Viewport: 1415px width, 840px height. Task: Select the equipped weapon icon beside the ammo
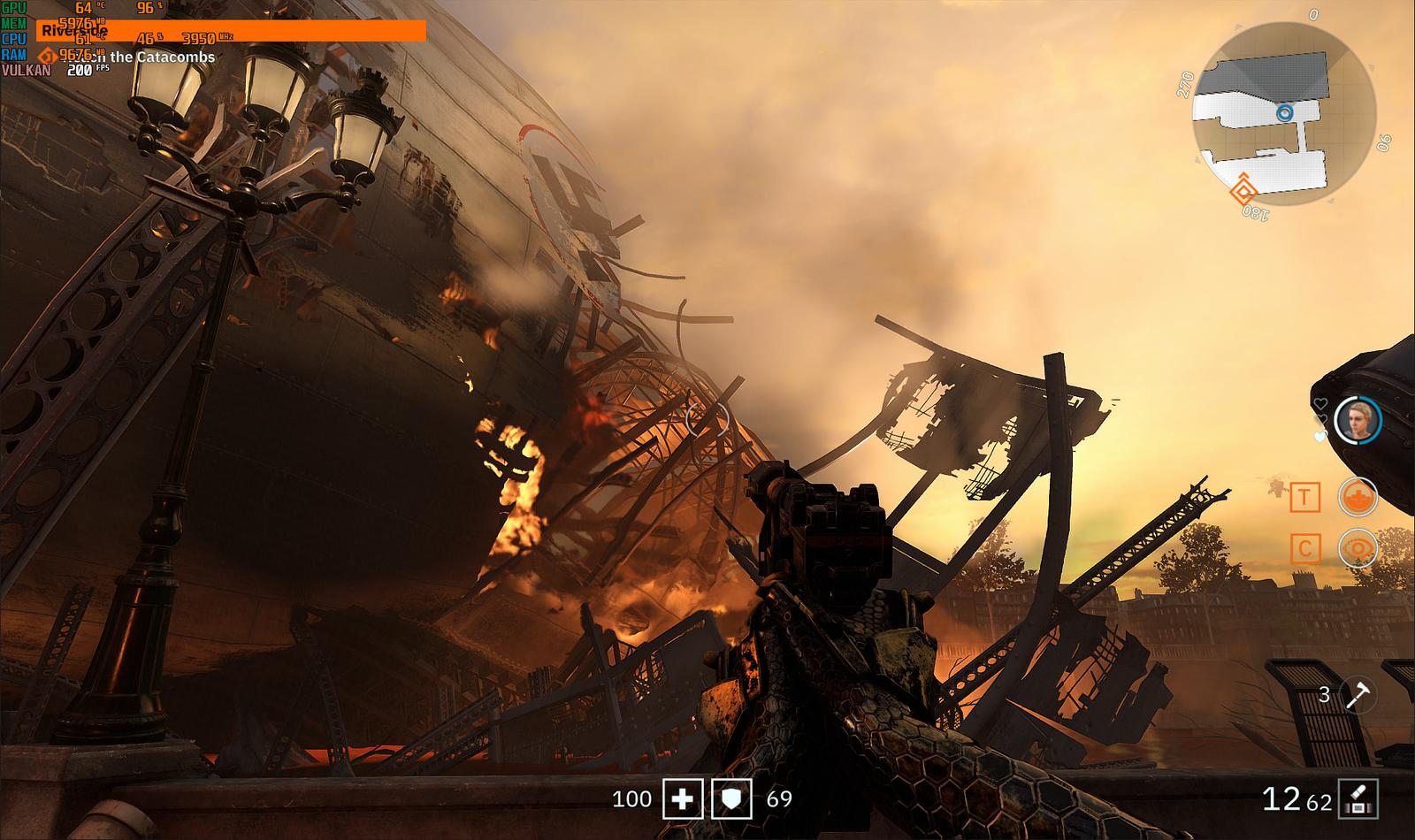point(1358,798)
